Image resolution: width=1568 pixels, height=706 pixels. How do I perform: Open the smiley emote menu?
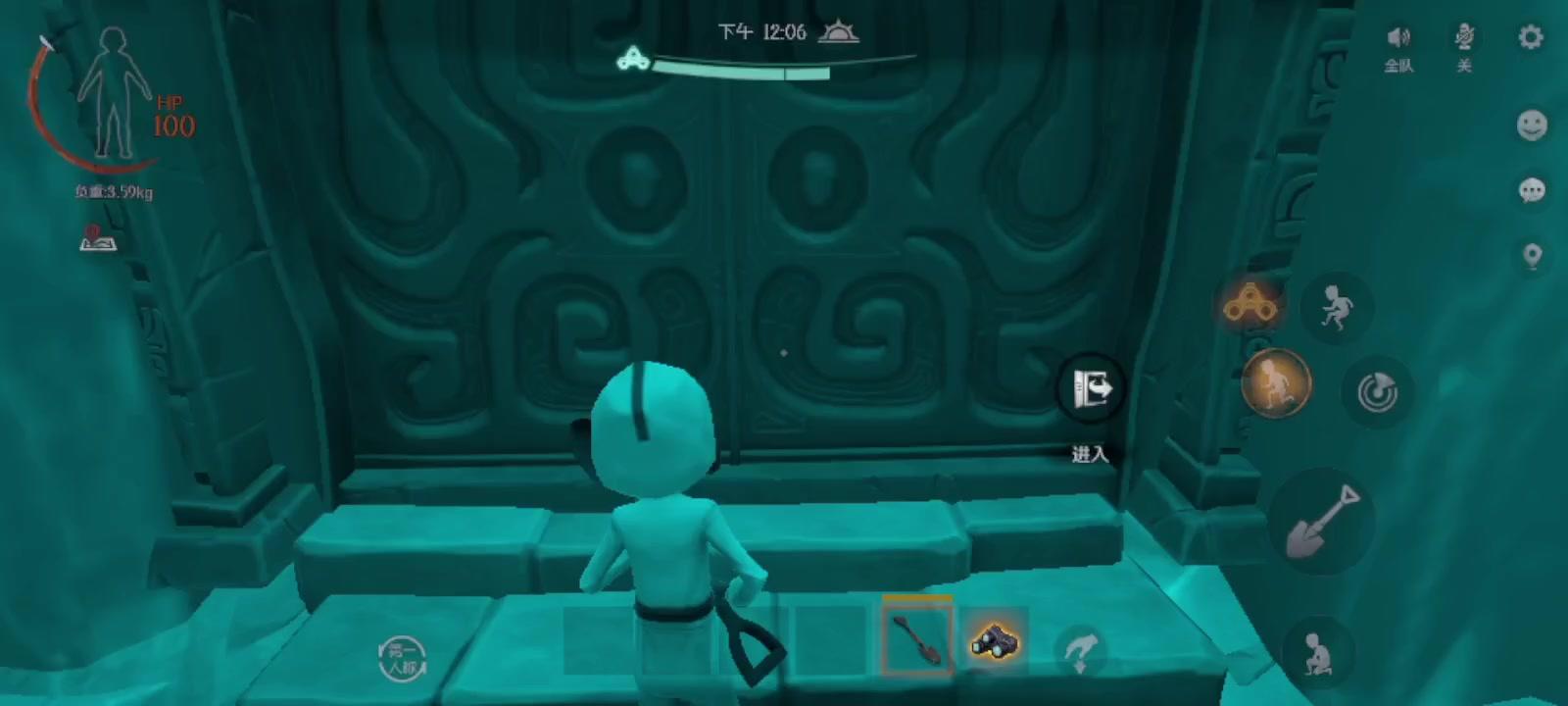click(1532, 126)
